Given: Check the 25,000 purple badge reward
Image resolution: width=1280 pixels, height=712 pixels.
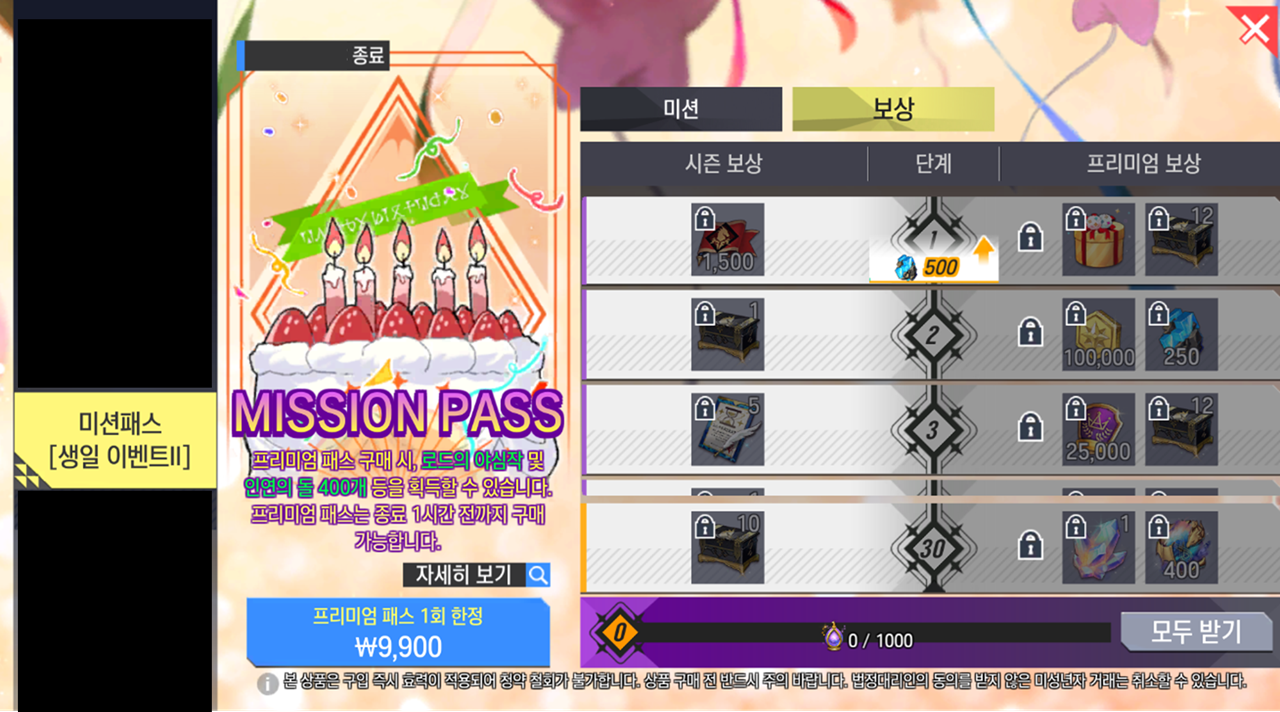Looking at the screenshot, I should (1098, 429).
